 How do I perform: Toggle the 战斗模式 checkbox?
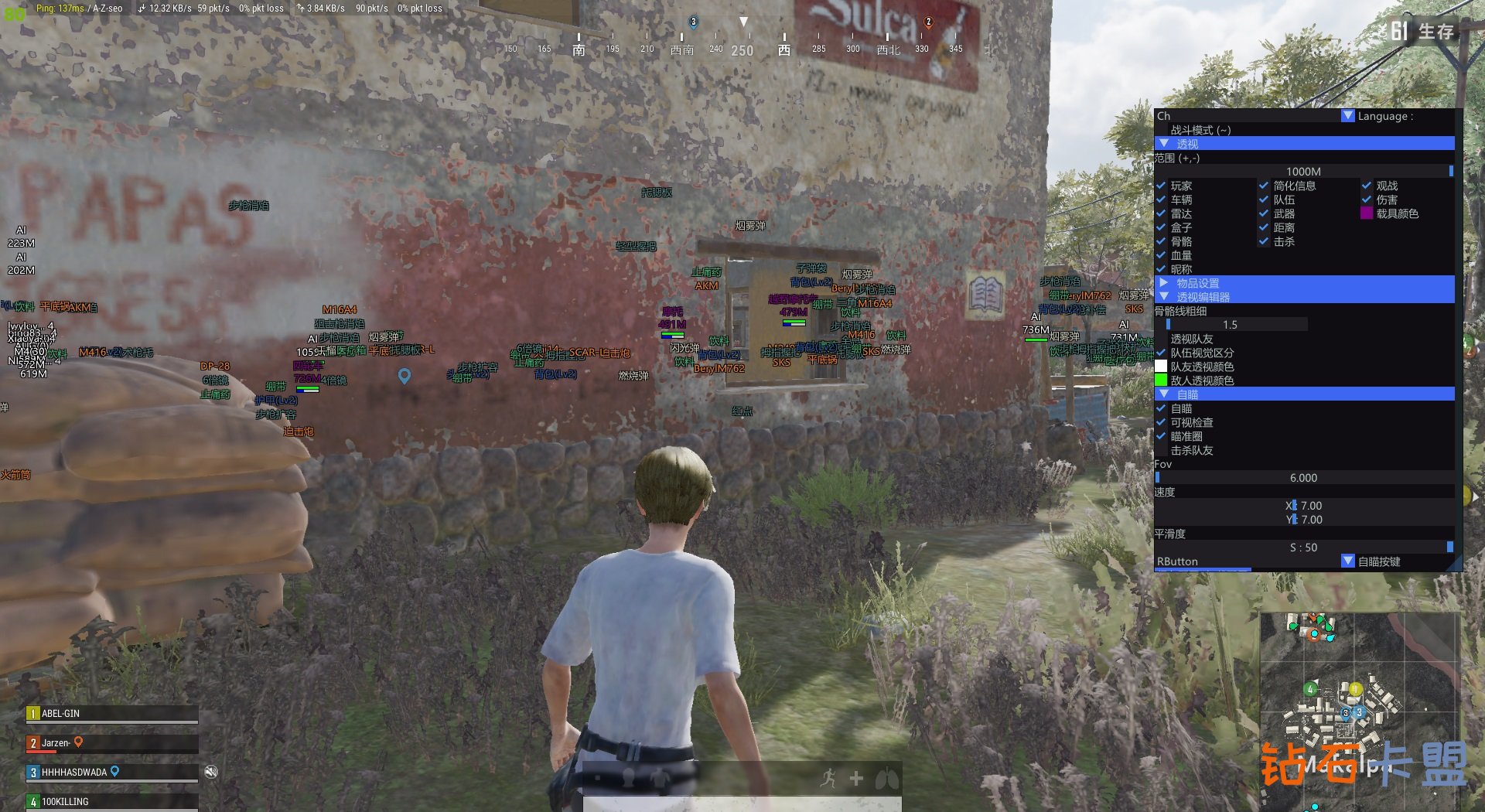tap(1162, 130)
